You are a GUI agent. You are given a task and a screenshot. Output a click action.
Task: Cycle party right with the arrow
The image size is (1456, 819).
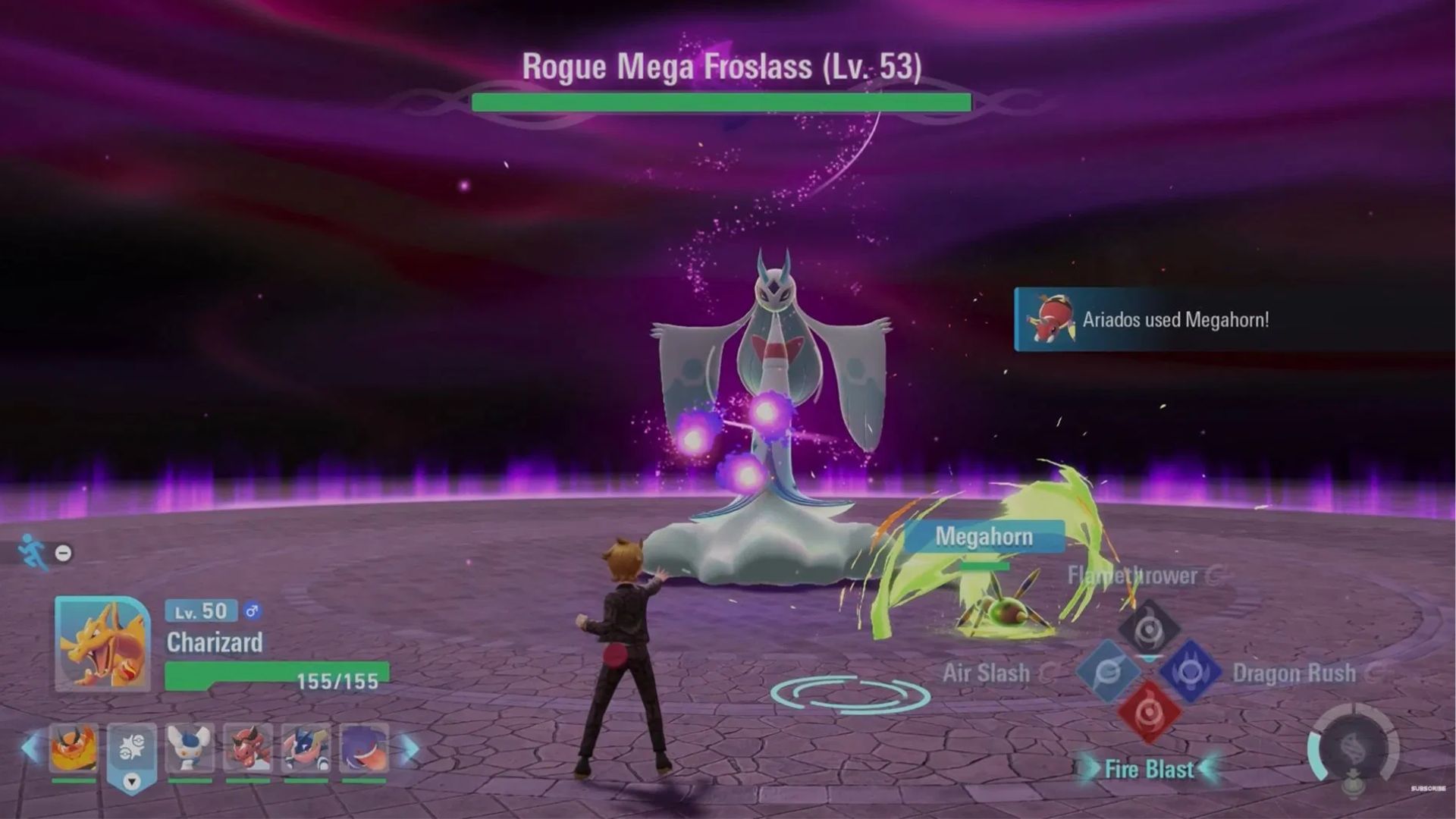tap(409, 749)
